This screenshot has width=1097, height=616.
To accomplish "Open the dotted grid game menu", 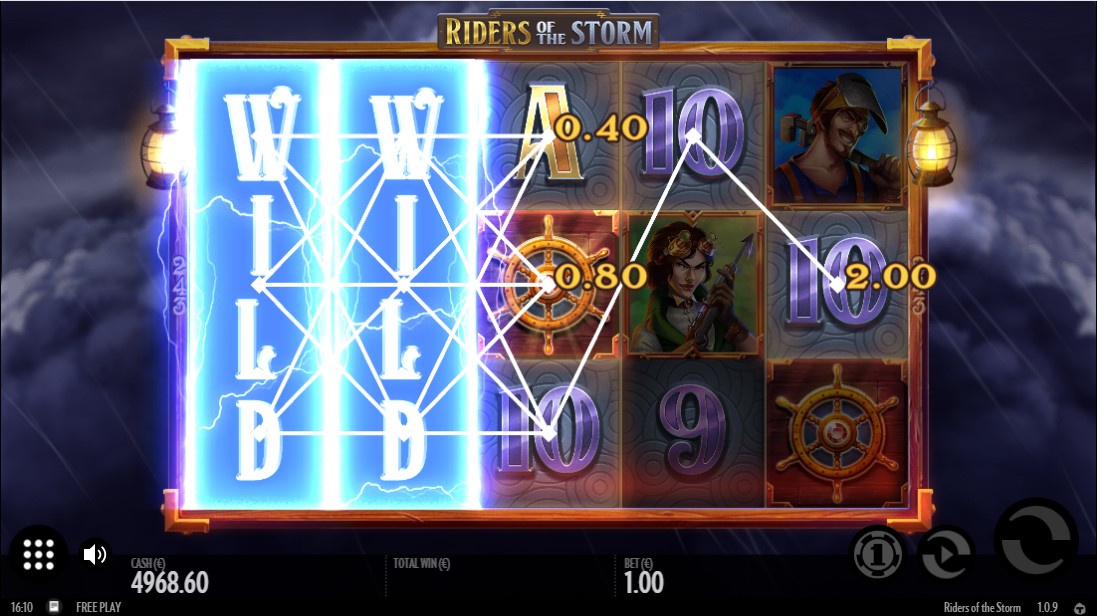I will pyautogui.click(x=38, y=554).
